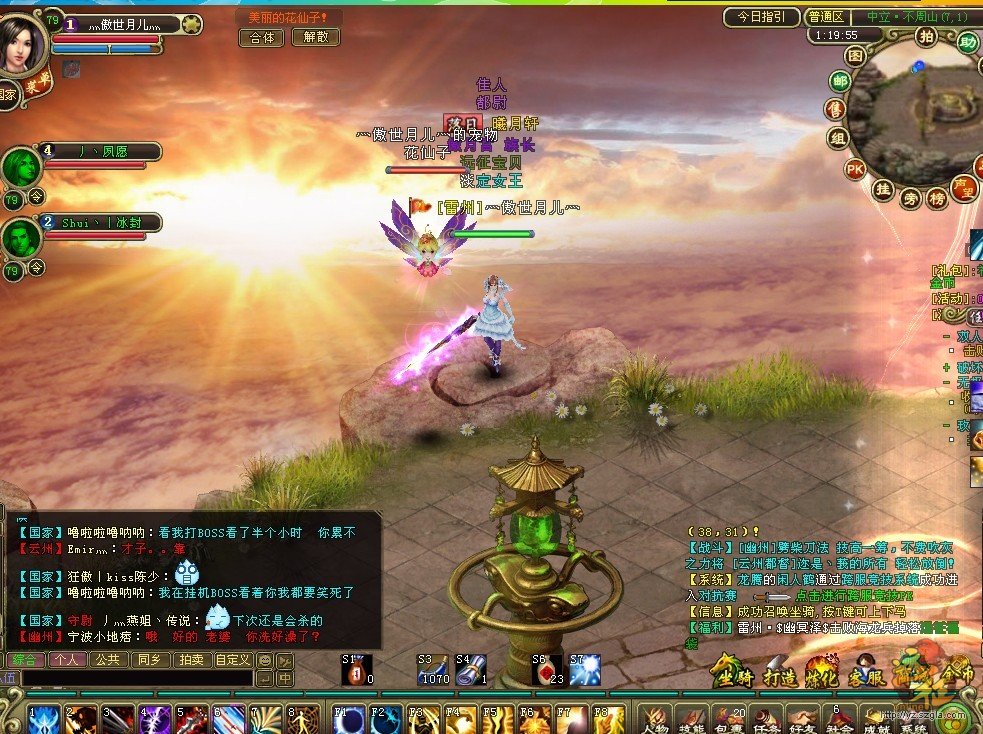Open the team panel via the 组 icon
Viewport: 983px width, 734px height.
(838, 138)
